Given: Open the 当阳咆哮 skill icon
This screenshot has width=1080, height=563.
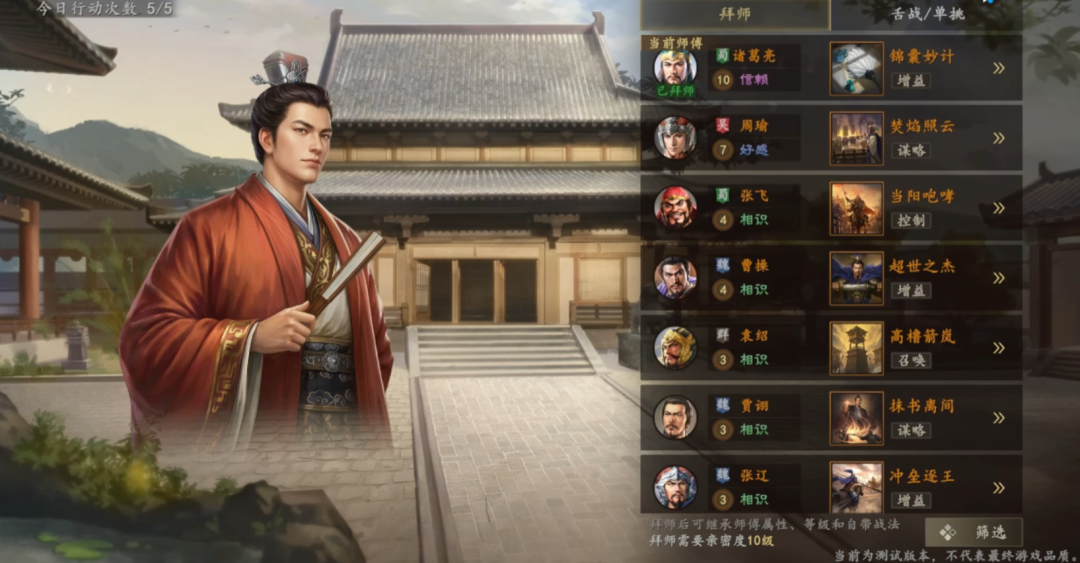Looking at the screenshot, I should [856, 208].
